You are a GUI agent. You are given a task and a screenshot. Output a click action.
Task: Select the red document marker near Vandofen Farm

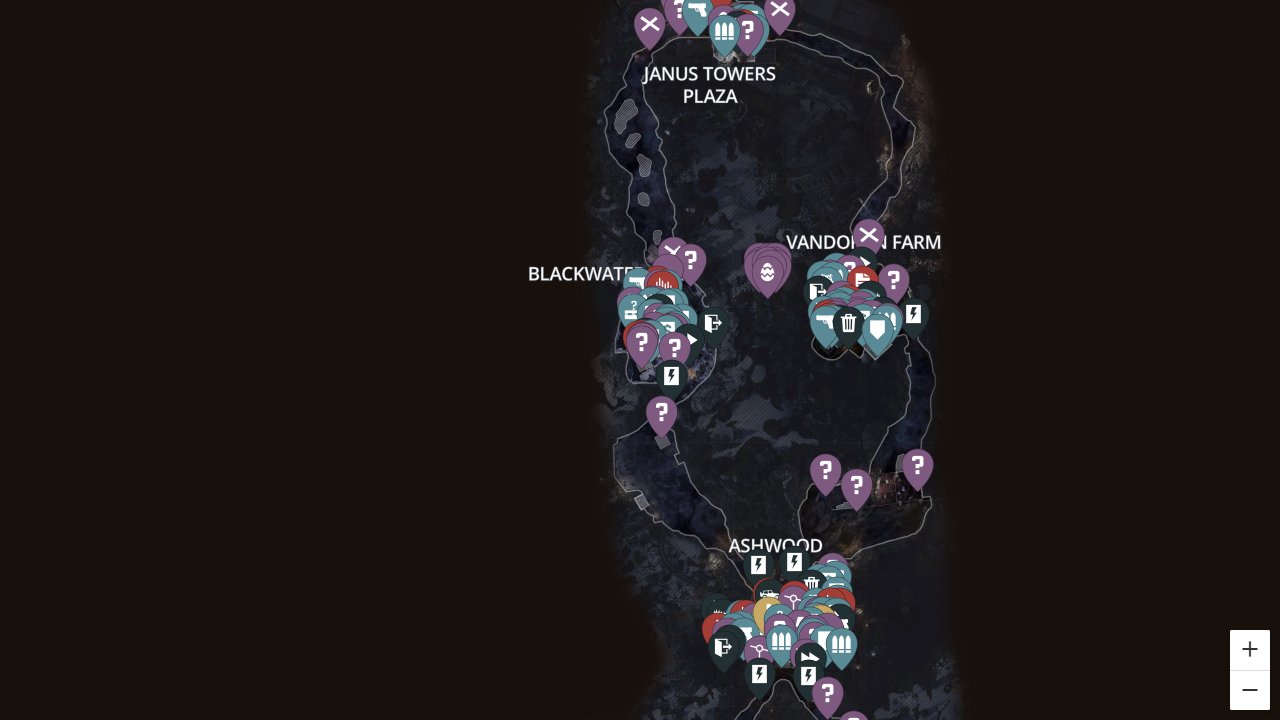(x=861, y=279)
